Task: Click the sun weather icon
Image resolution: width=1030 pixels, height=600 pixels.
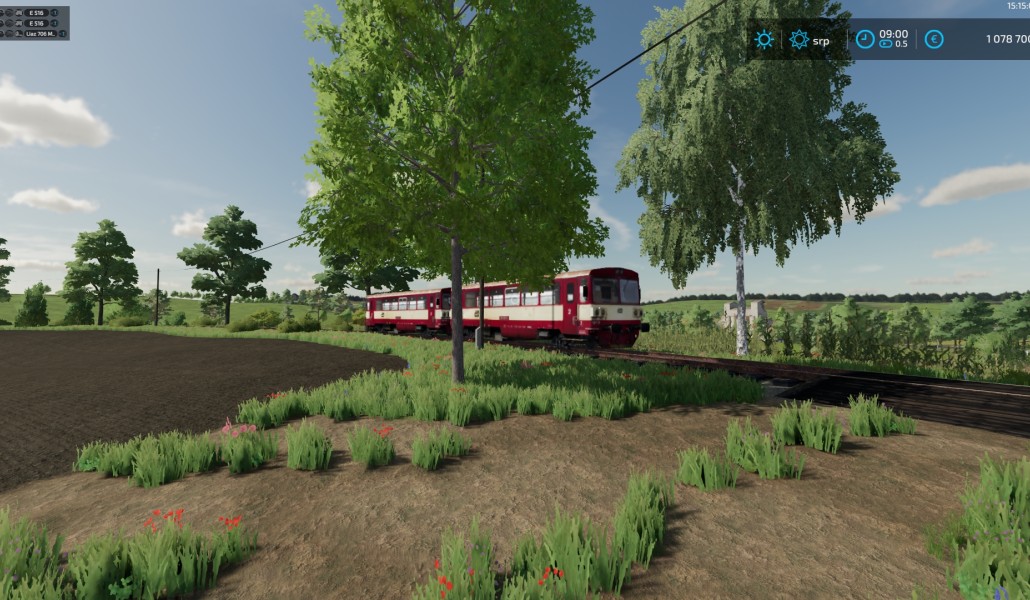Action: click(764, 40)
